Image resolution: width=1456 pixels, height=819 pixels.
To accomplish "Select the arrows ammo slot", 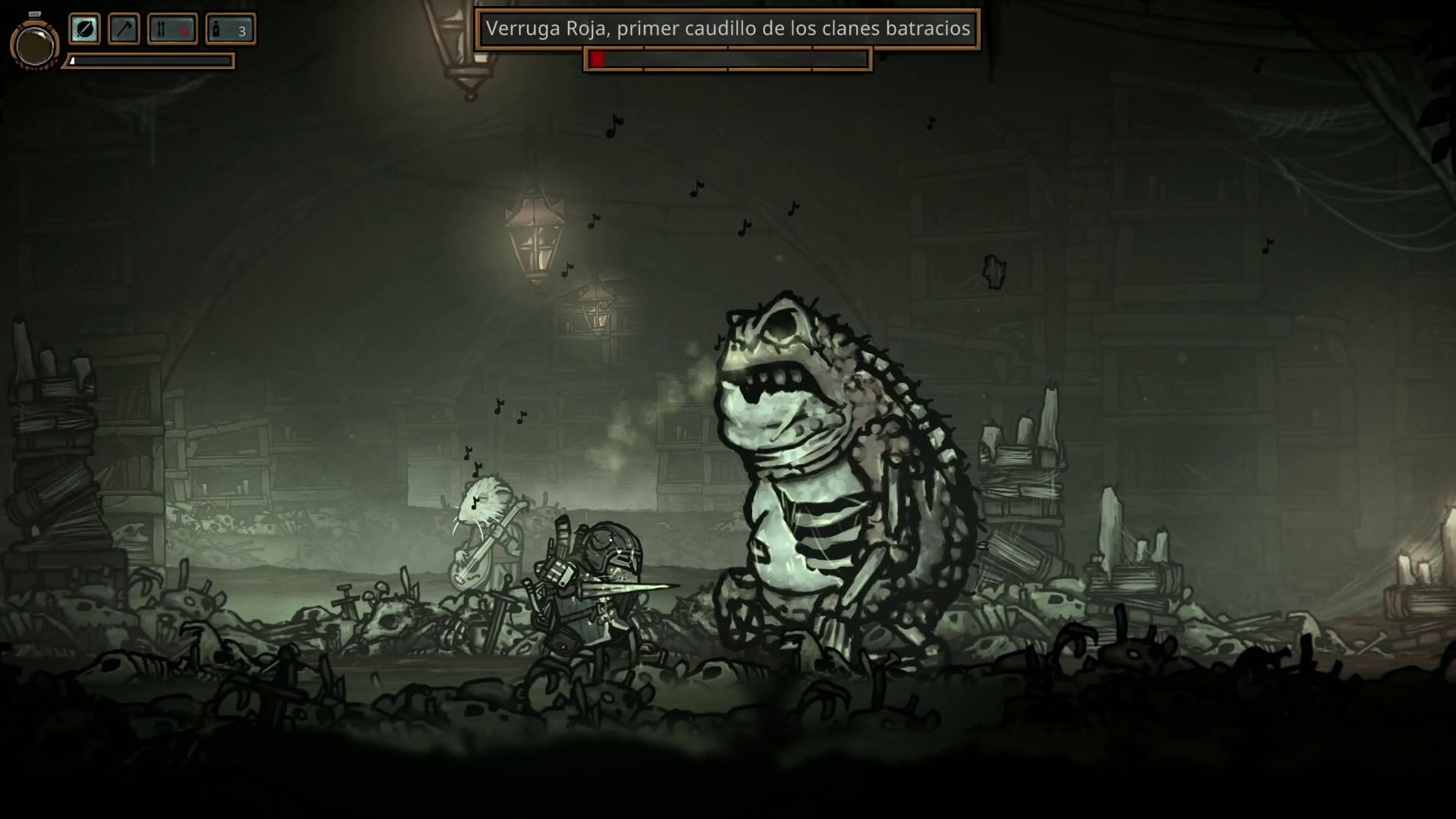I will coord(172,30).
